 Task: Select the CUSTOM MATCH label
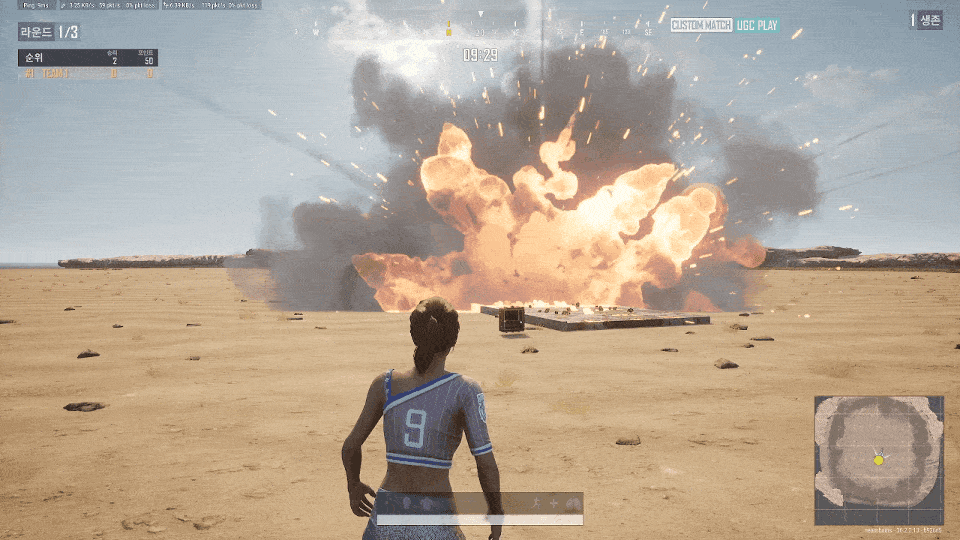701,25
